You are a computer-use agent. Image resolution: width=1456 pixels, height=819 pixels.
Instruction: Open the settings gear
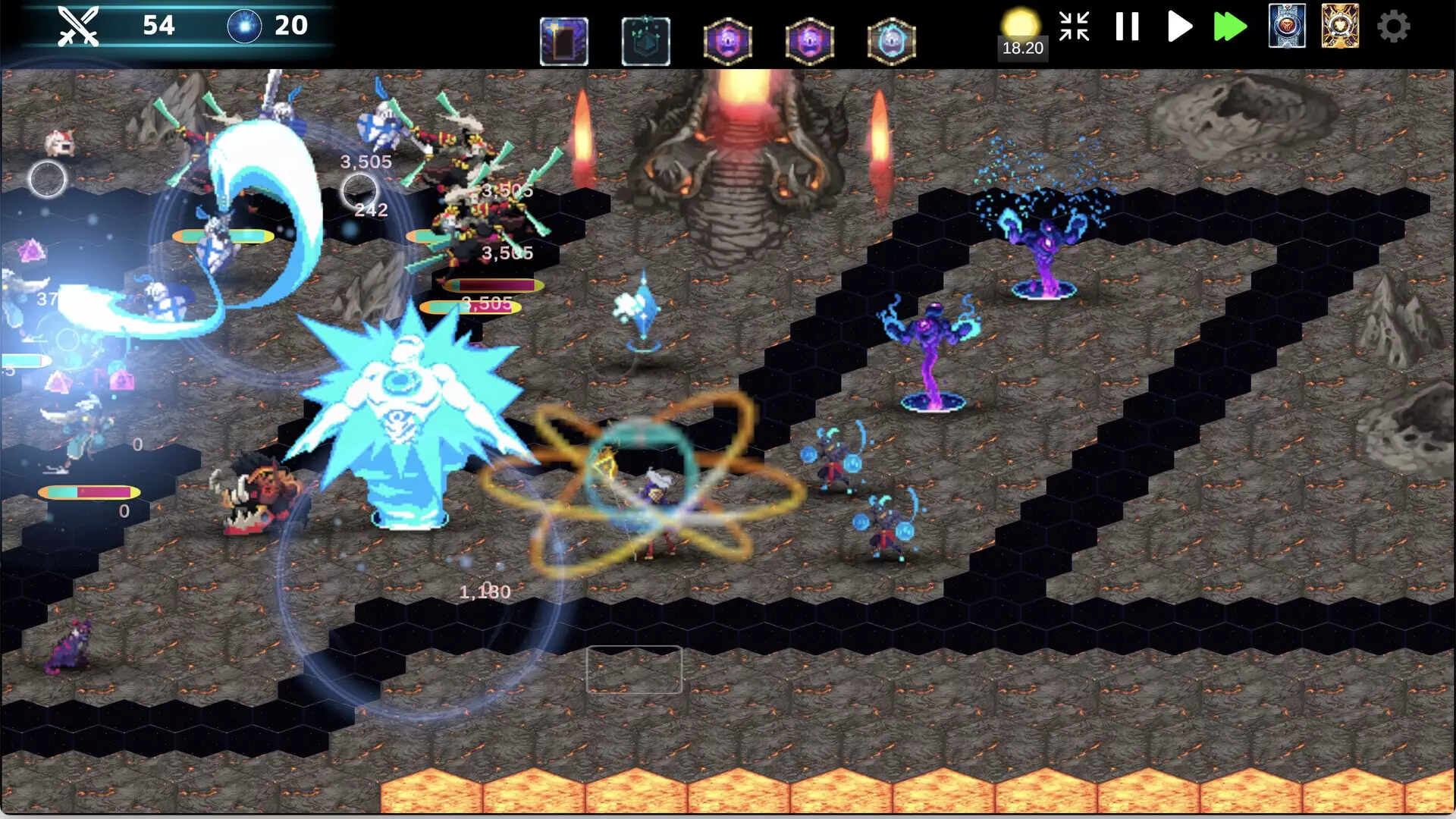point(1394,27)
